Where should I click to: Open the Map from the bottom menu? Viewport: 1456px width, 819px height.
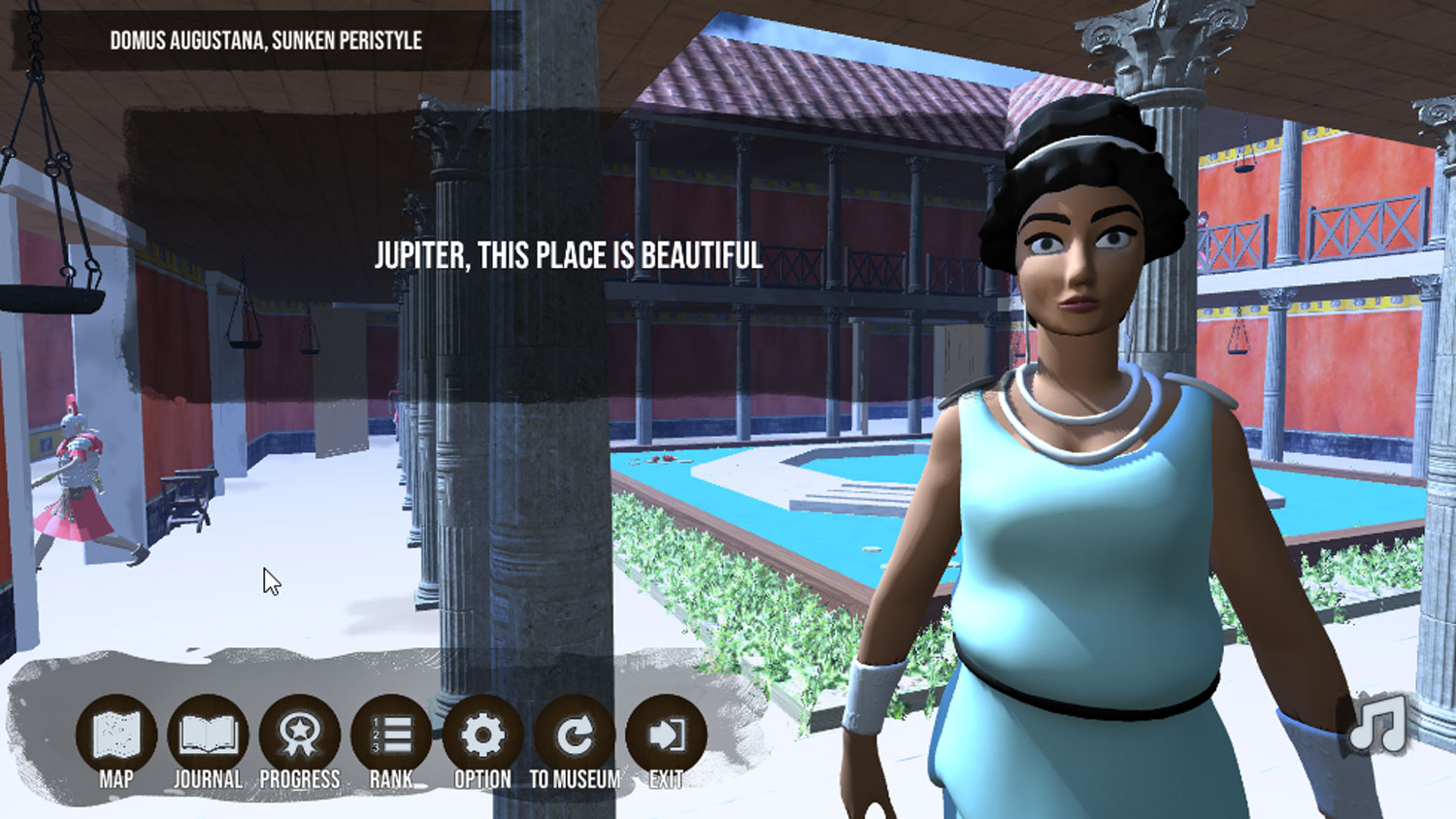(x=116, y=736)
